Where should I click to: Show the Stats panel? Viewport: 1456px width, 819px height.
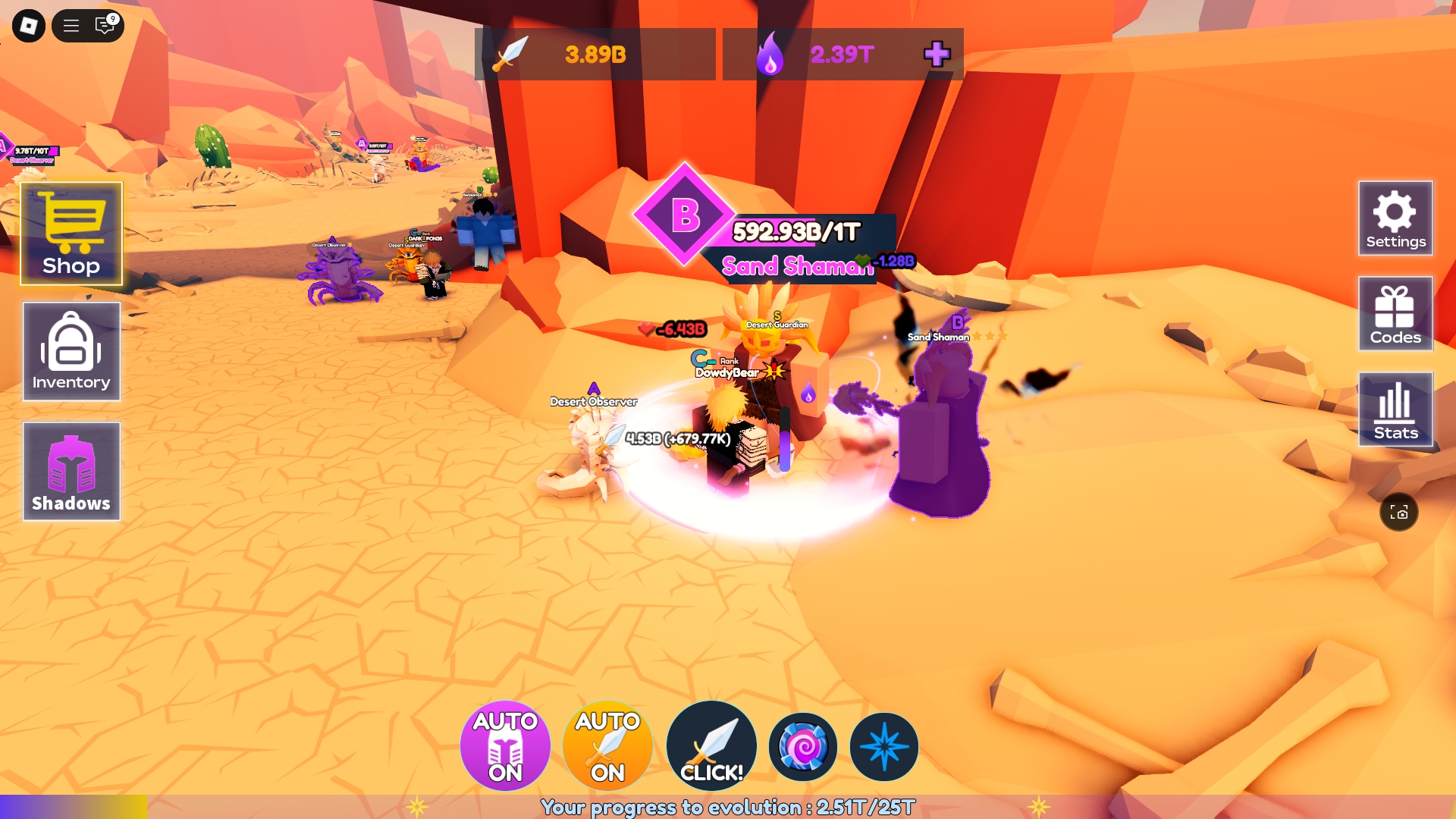pos(1395,409)
